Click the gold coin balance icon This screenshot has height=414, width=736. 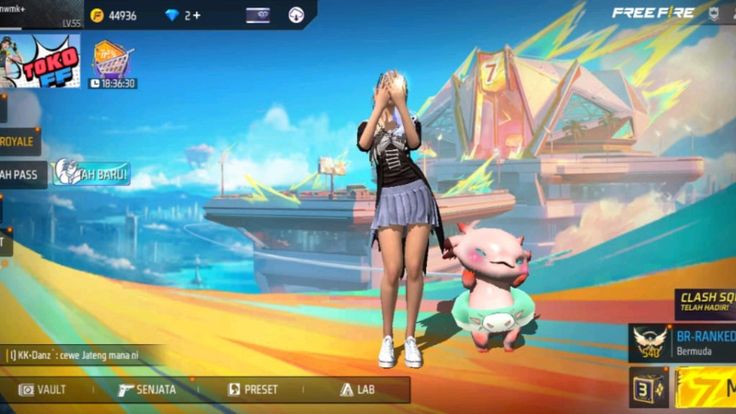tap(97, 15)
